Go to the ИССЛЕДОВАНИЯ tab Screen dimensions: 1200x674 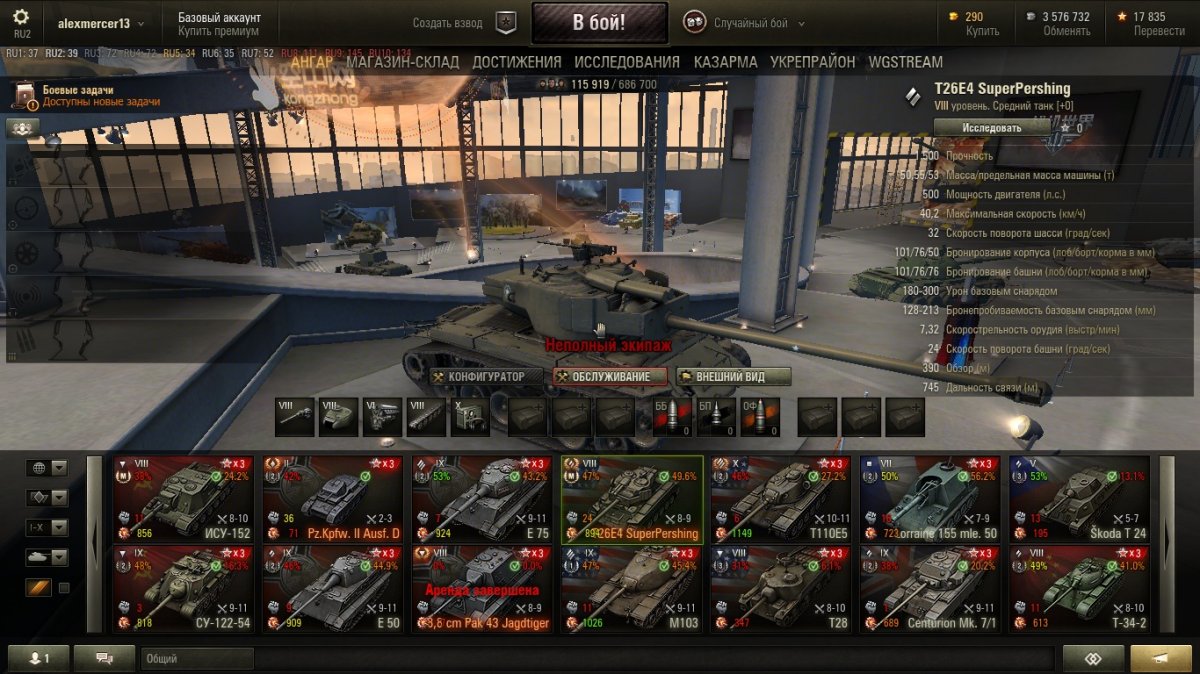point(627,62)
